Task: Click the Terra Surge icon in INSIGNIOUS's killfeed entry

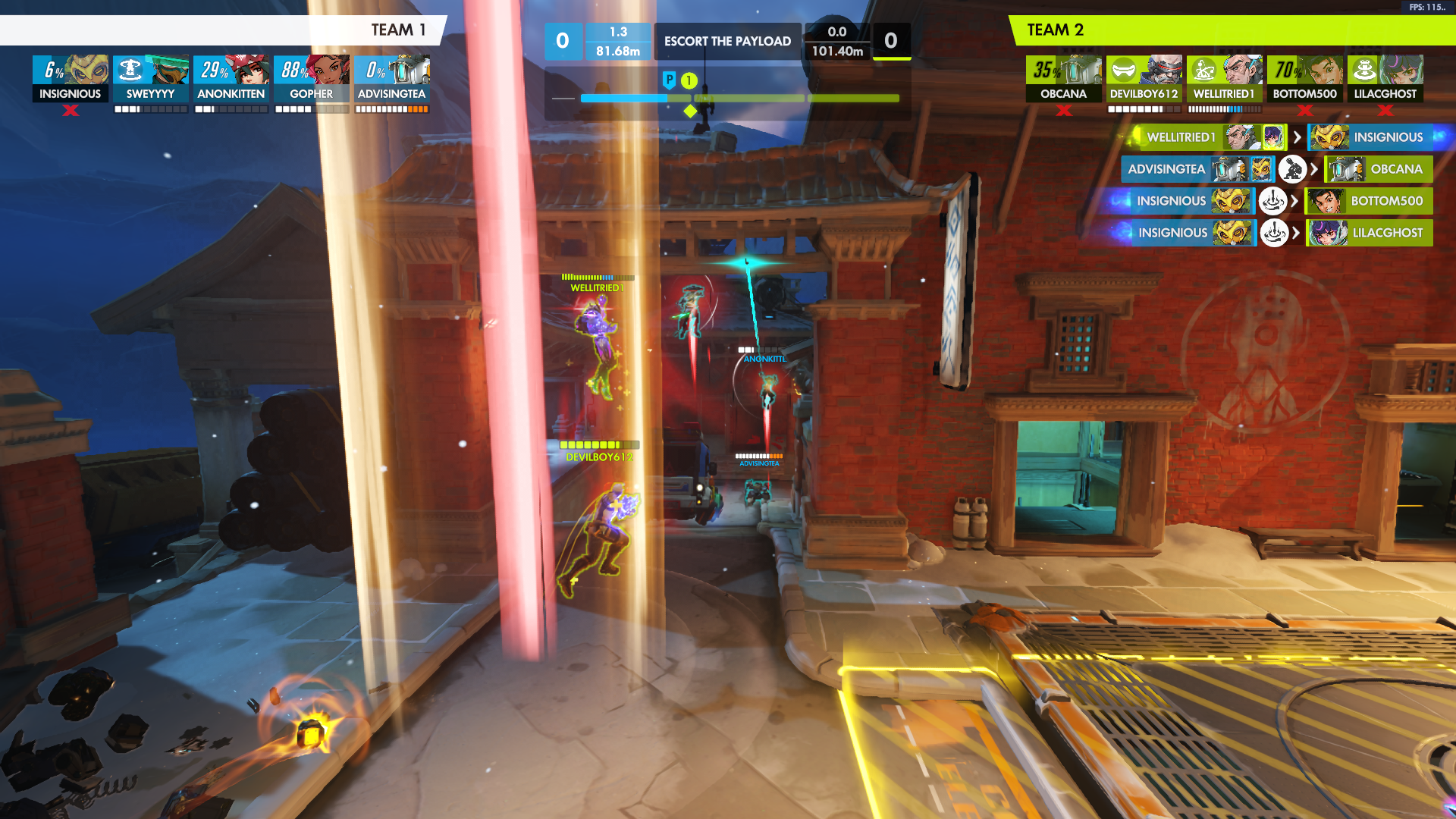Action: pos(1273,200)
